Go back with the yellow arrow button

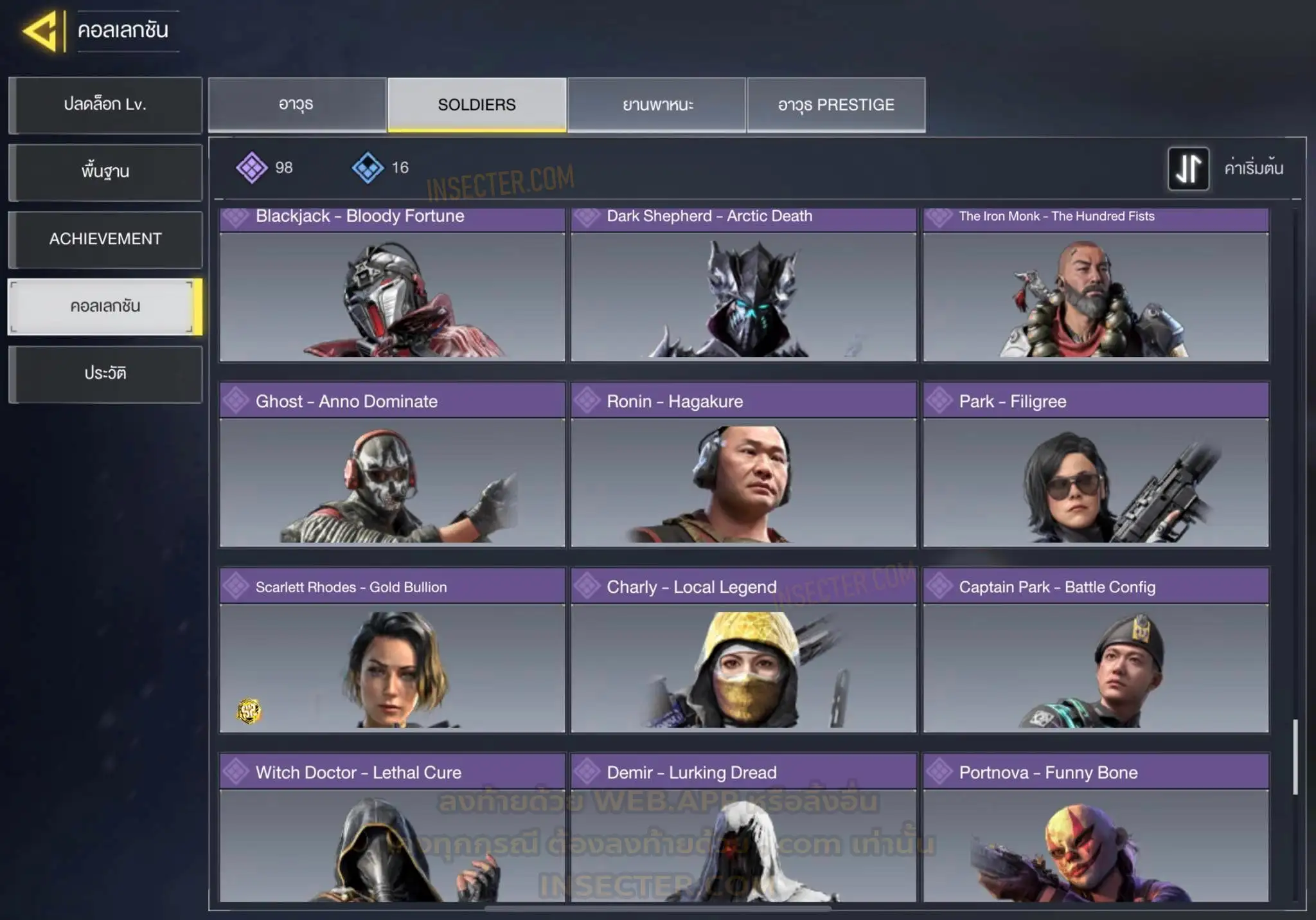pyautogui.click(x=41, y=31)
